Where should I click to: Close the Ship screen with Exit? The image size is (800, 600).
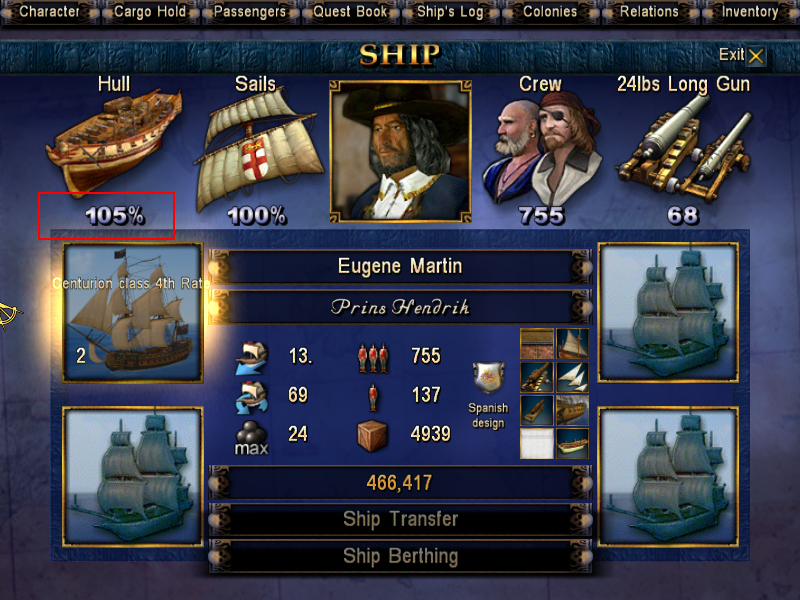742,56
